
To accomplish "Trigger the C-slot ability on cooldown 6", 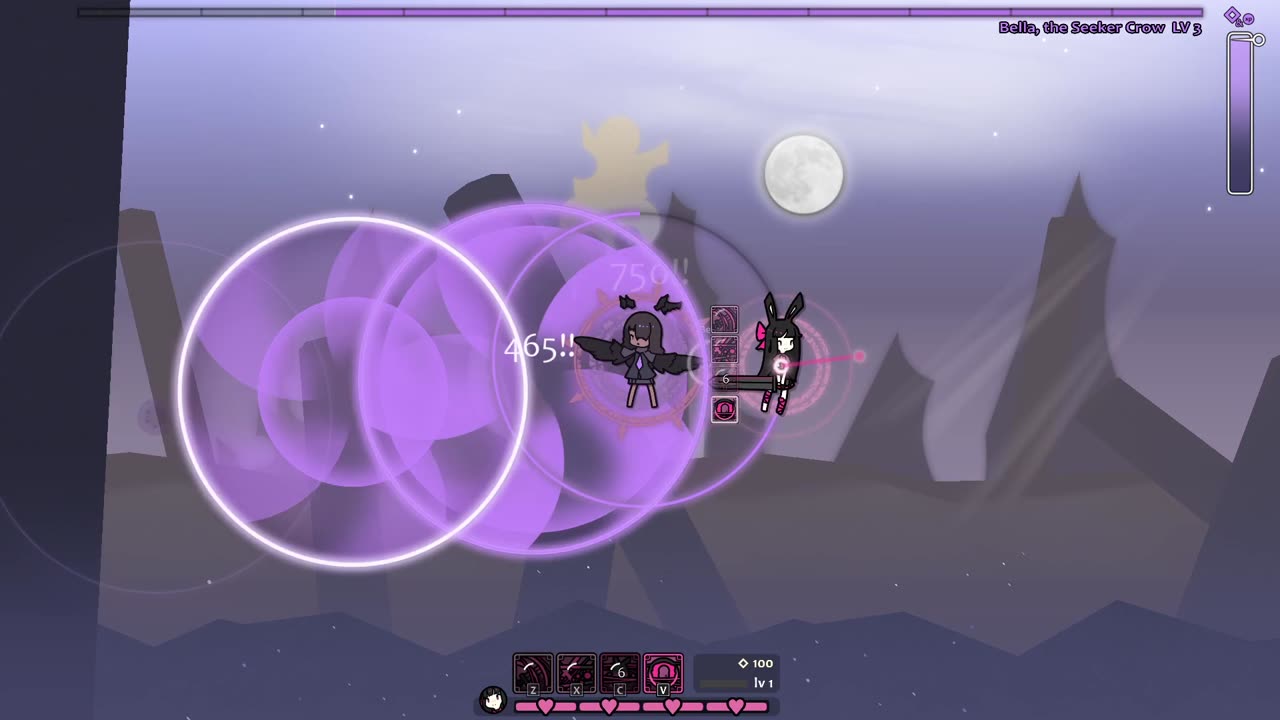I will point(620,673).
